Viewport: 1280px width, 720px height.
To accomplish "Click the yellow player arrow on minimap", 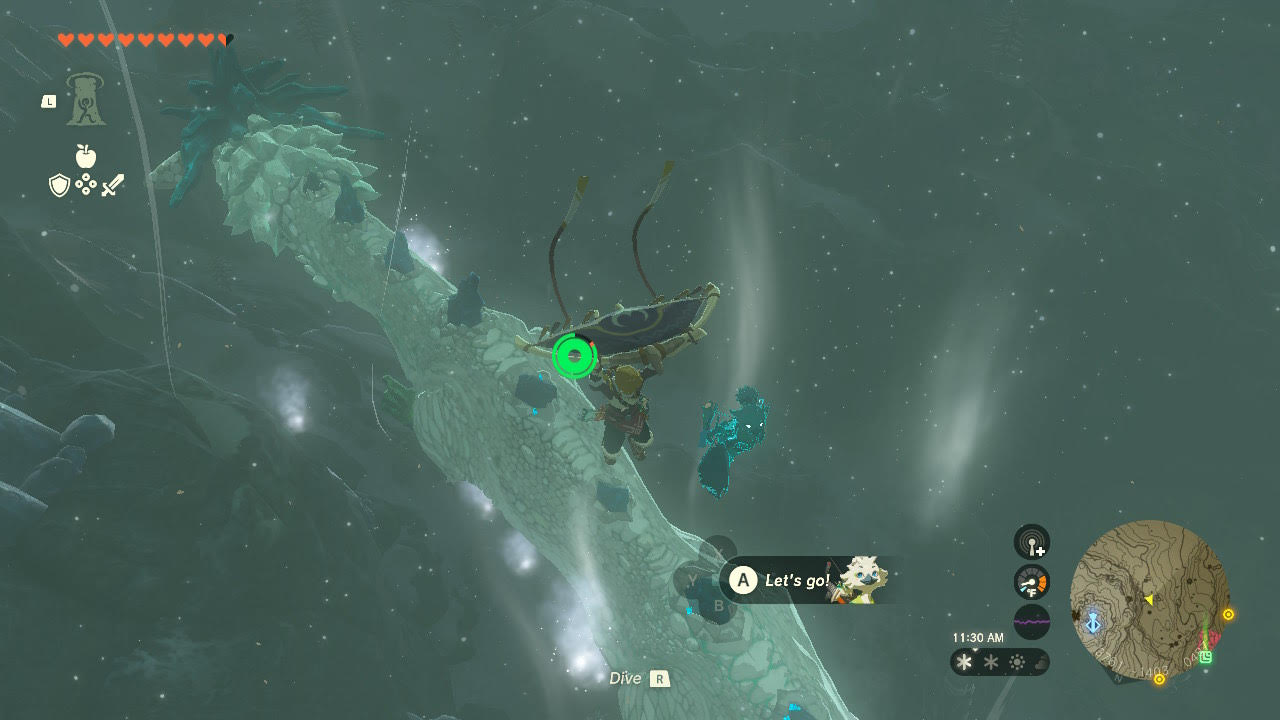I will [1149, 600].
